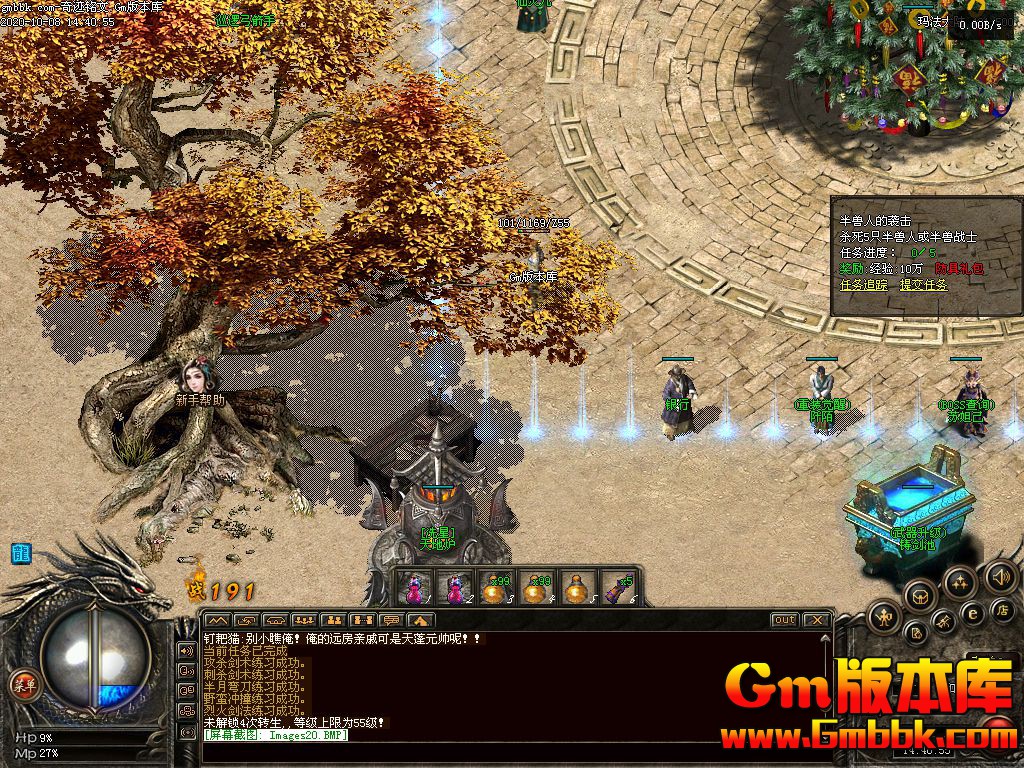
Task: Click the speech bubble tab above chat
Action: (x=392, y=620)
